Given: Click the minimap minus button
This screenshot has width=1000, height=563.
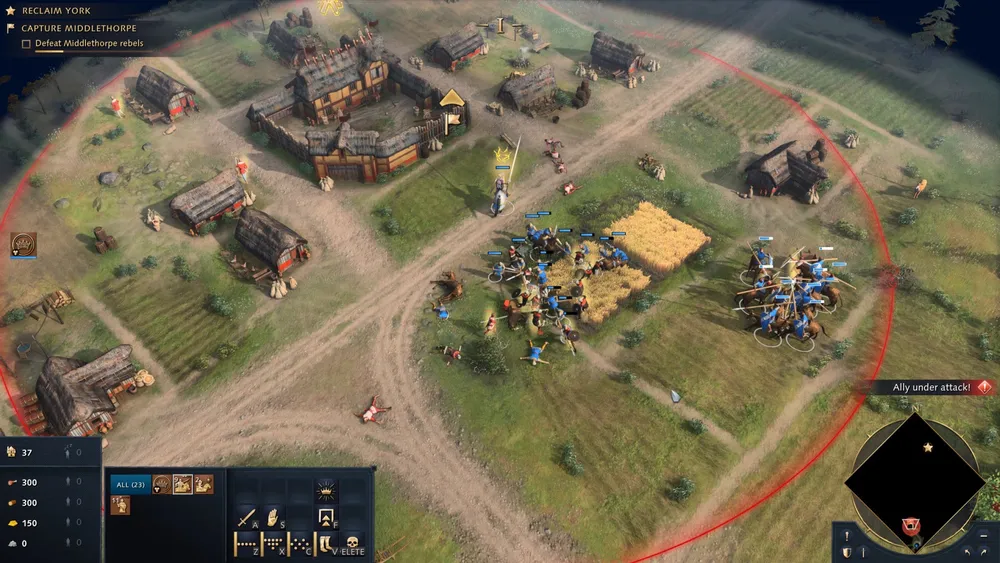Looking at the screenshot, I should (x=985, y=535).
